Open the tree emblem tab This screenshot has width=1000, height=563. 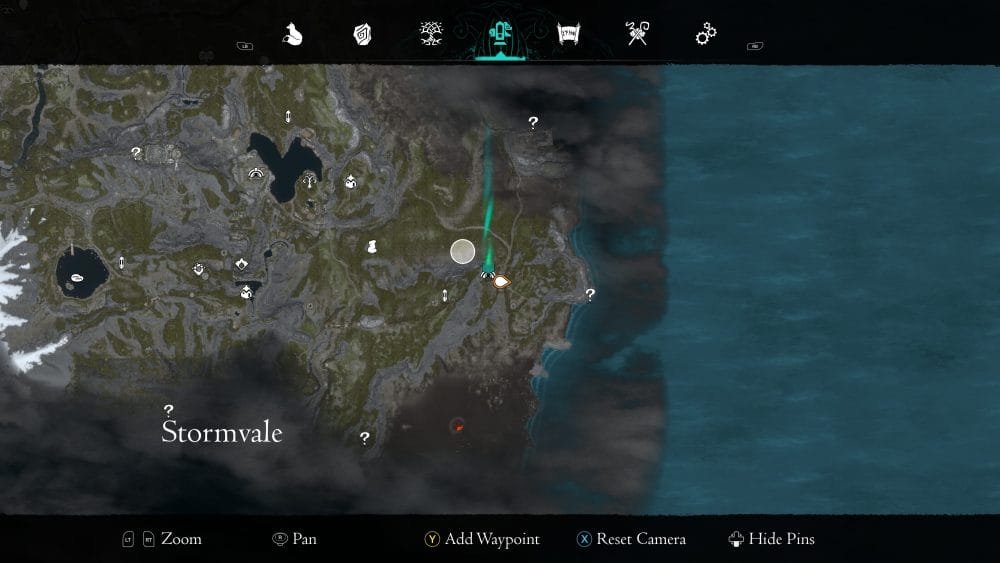click(x=431, y=35)
